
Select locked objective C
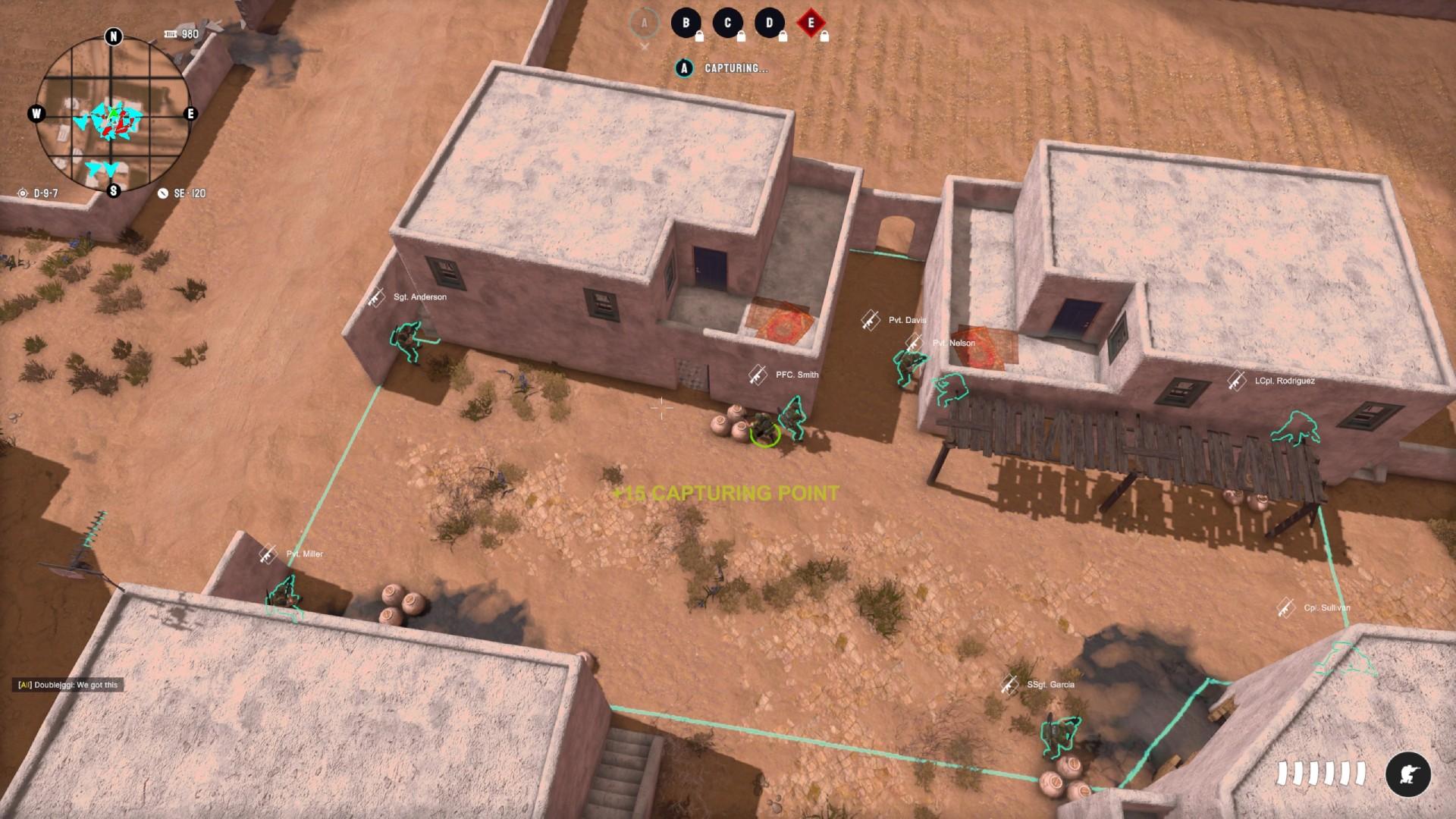tap(727, 23)
